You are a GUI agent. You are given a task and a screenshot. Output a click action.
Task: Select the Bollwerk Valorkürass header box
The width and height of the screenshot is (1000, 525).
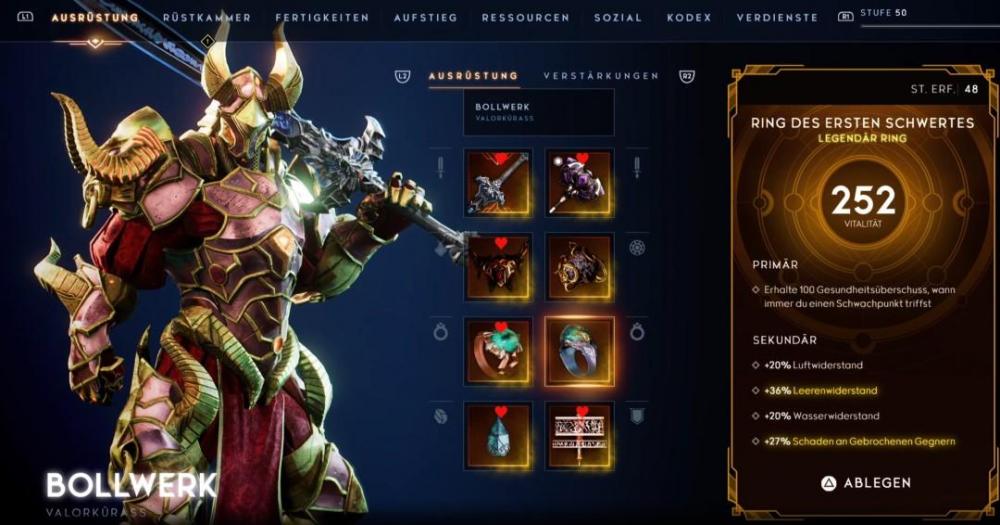539,112
